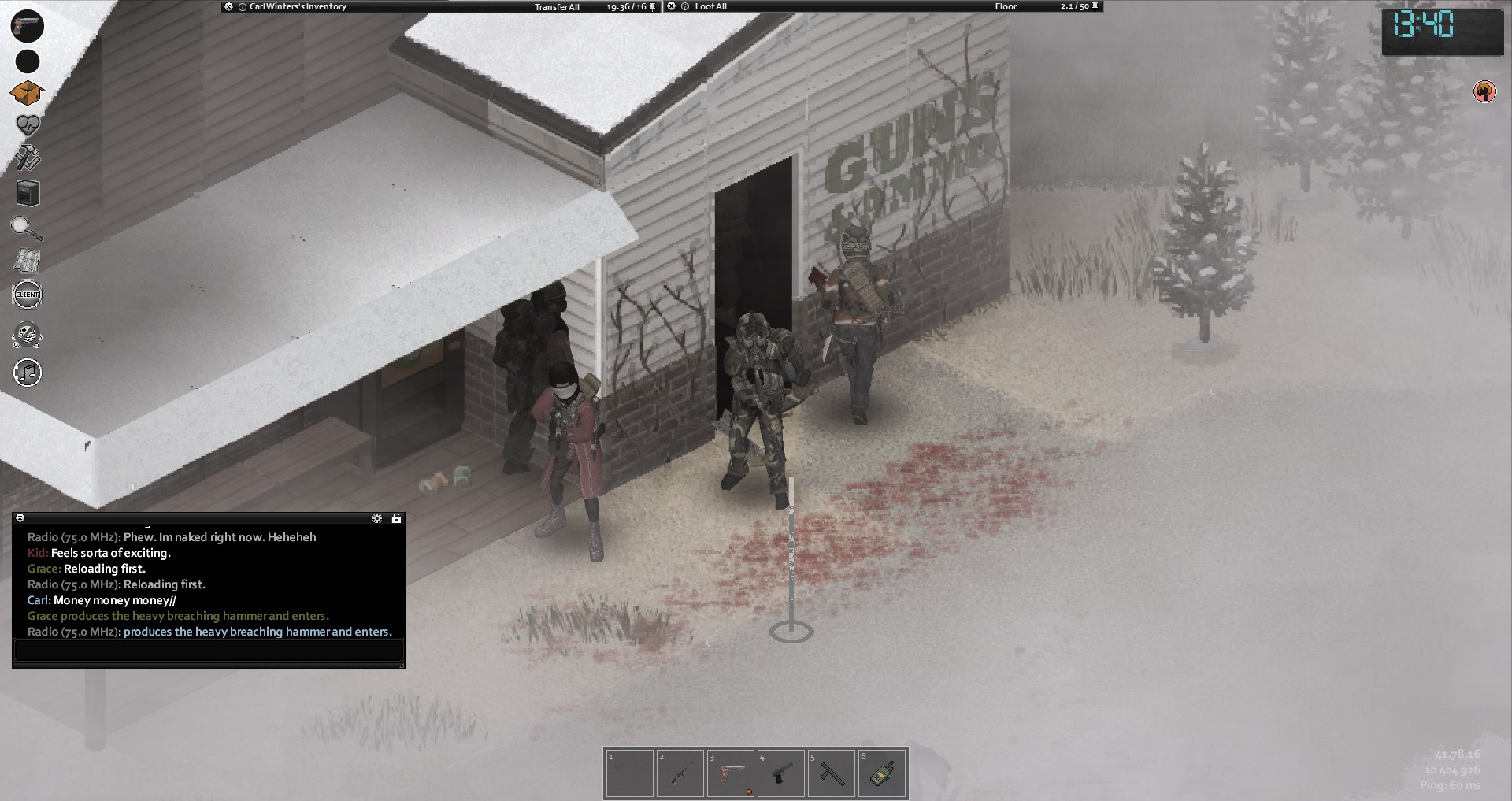Select the equipped pistol primary weapon icon
The height and width of the screenshot is (801, 1512).
point(28,26)
